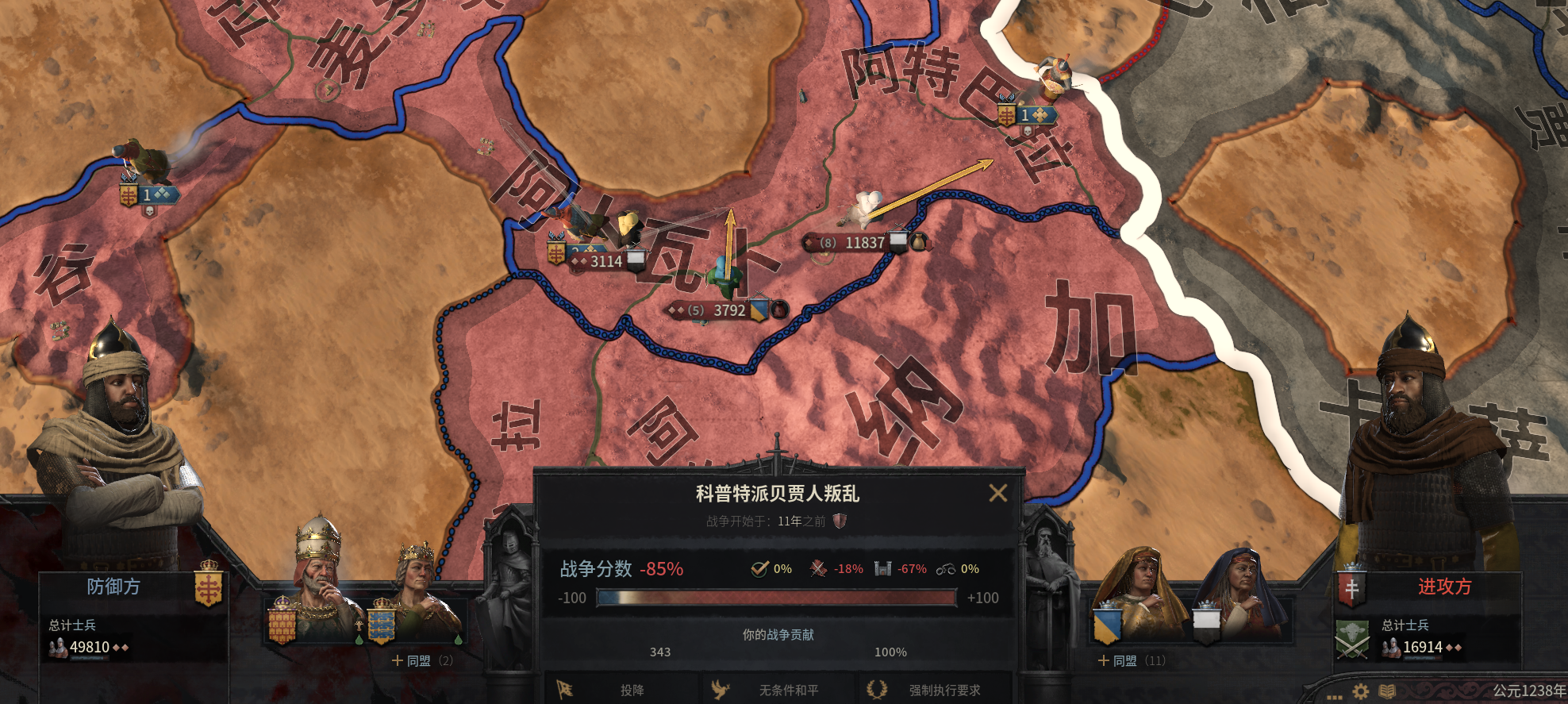The height and width of the screenshot is (704, 1568).
Task: Click the green checkmark objectives score icon
Action: 760,568
